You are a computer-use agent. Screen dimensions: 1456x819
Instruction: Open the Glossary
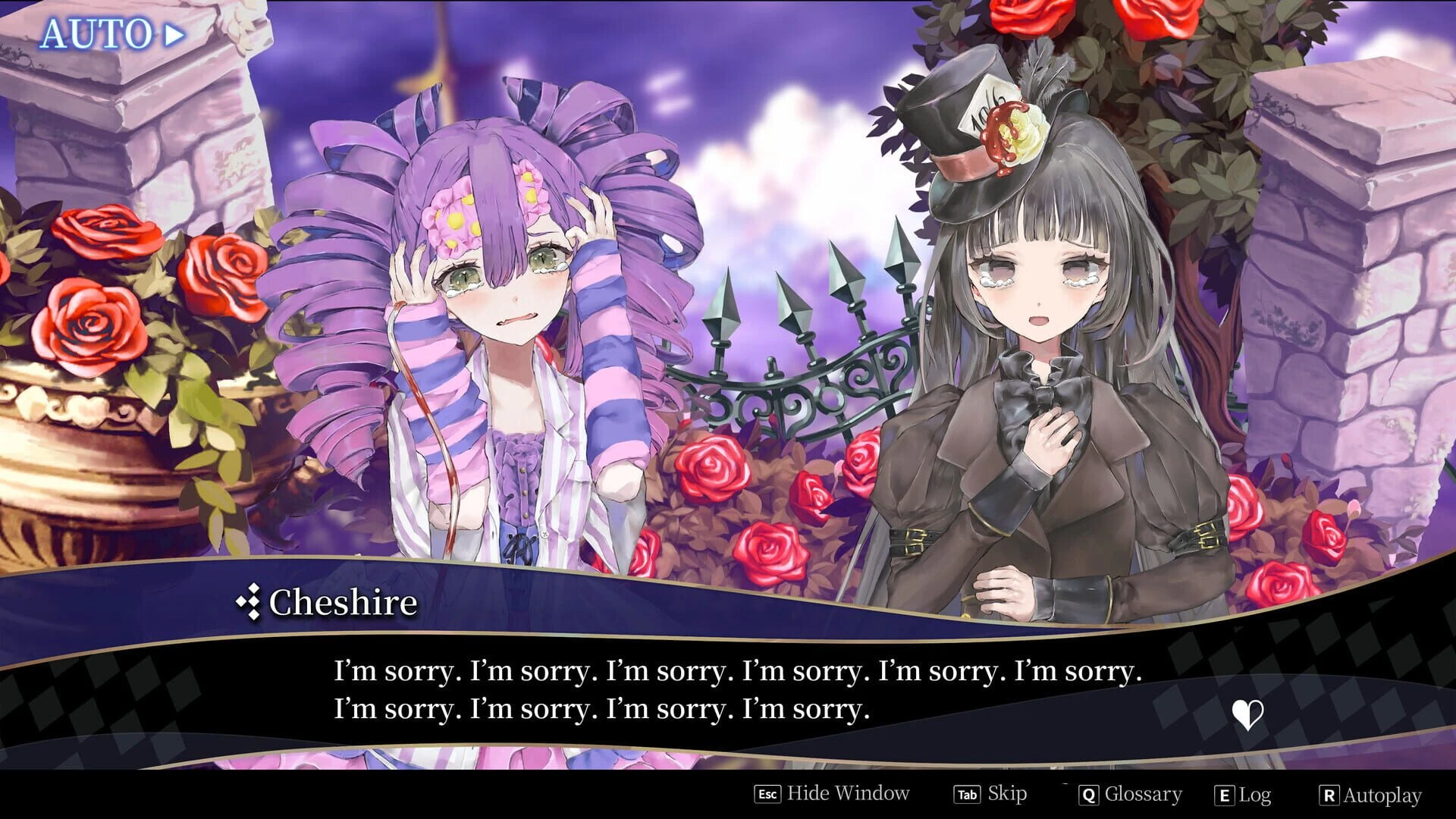1130,794
